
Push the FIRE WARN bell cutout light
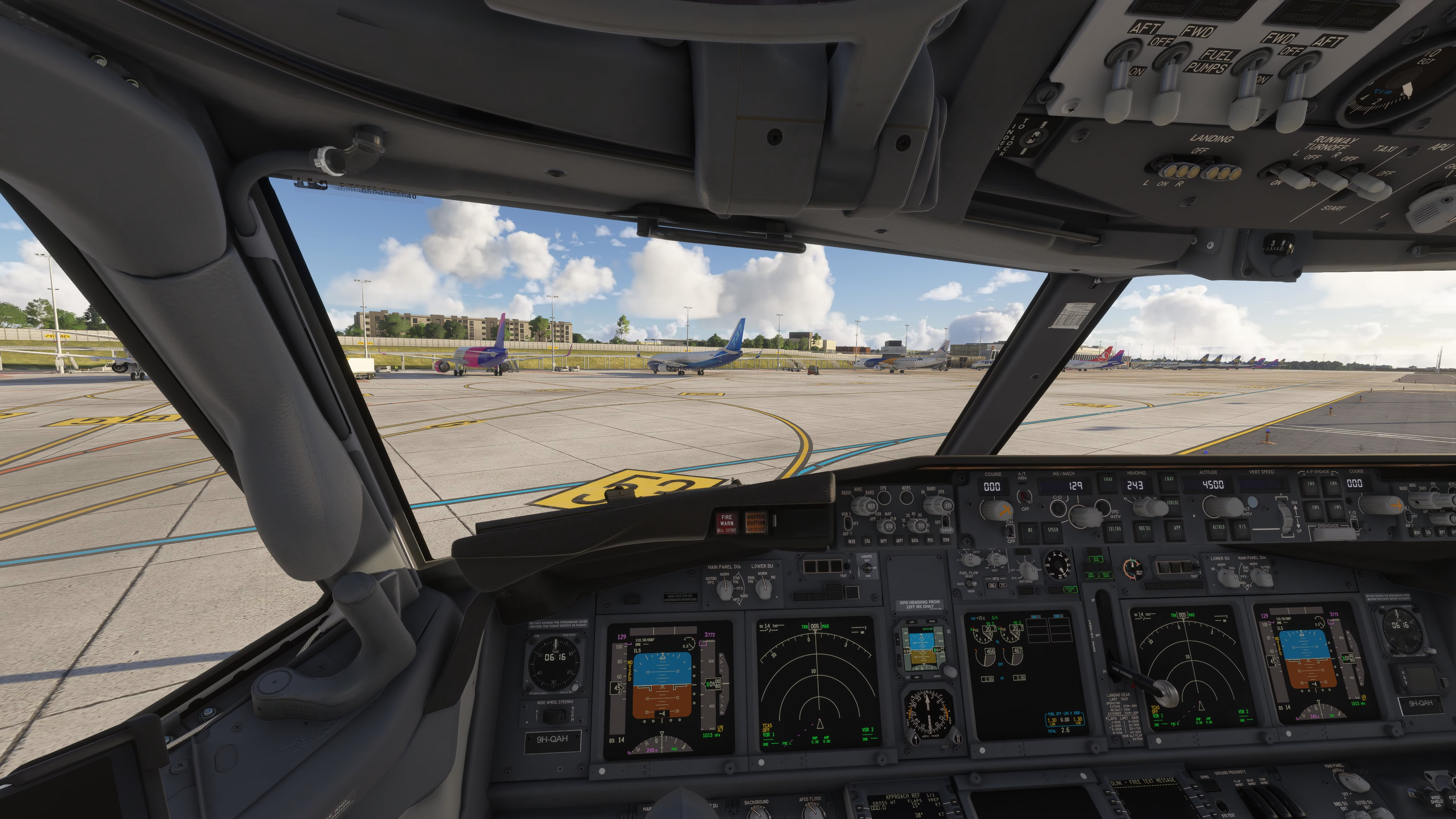(726, 522)
